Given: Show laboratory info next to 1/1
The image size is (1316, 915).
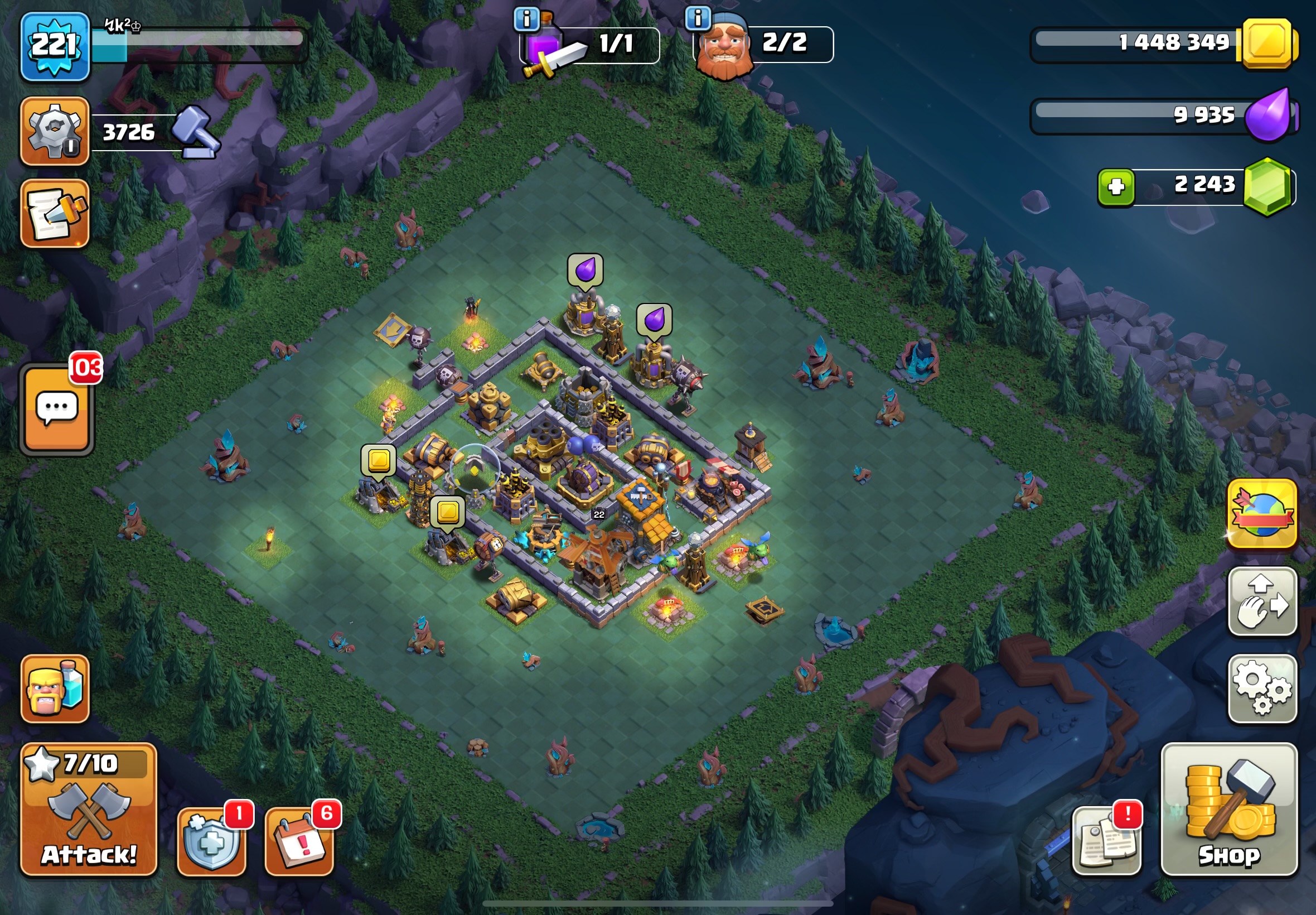Looking at the screenshot, I should 526,20.
